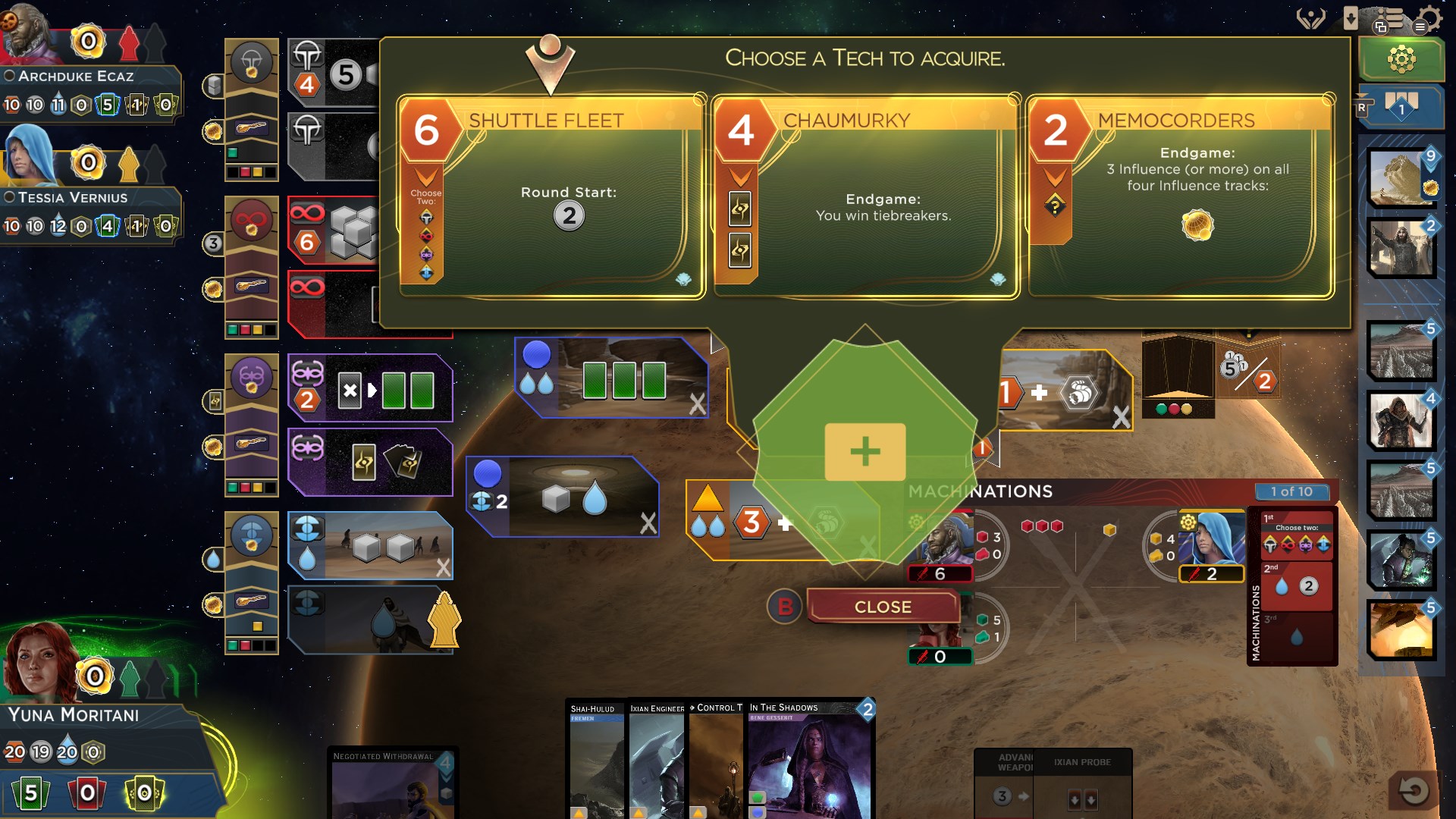Click Archduke Ecaz's player portrait
Viewport: 1456px width, 819px height.
(x=28, y=34)
